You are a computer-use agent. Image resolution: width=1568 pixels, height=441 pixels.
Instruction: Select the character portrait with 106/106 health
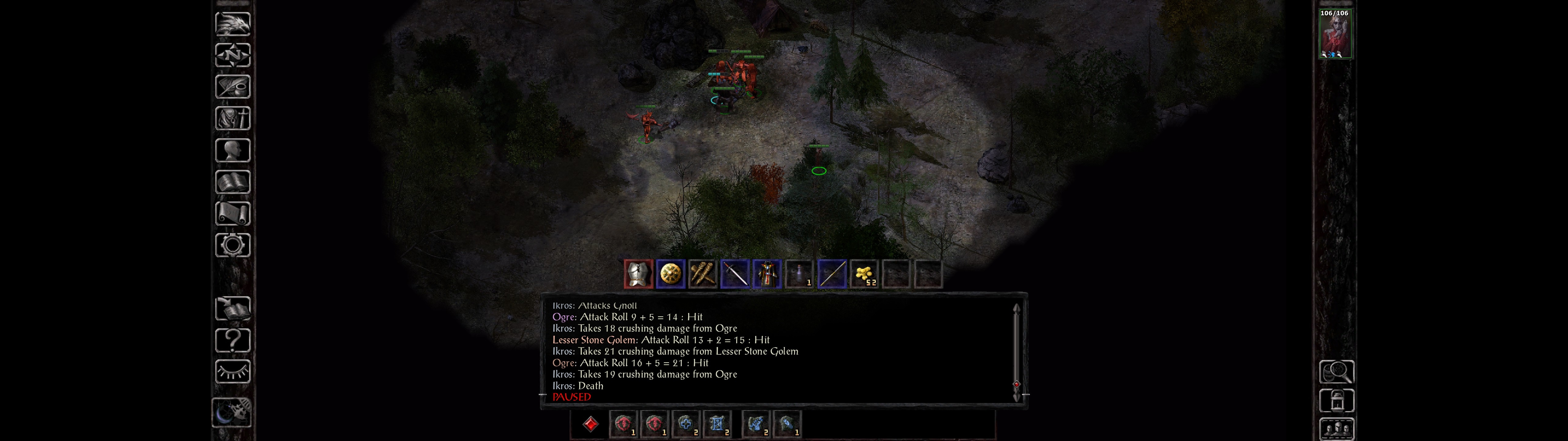[1335, 34]
